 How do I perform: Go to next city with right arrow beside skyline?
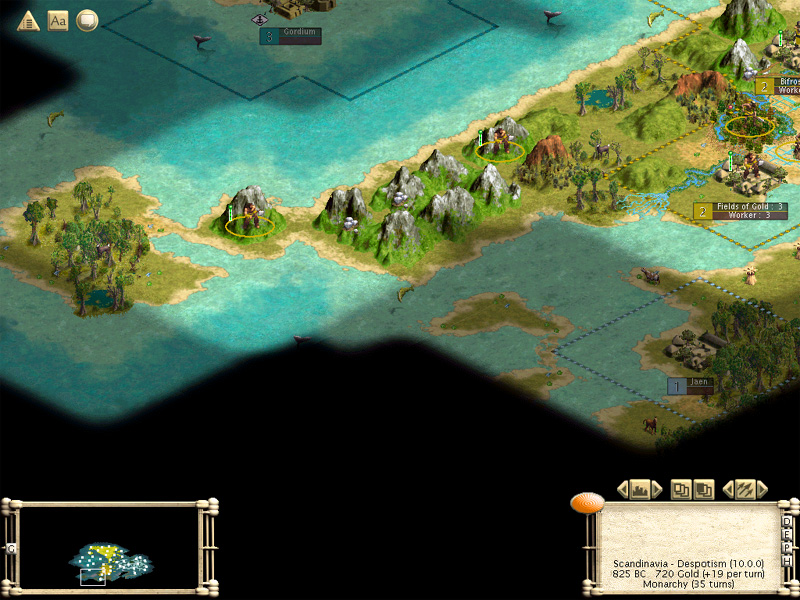(657, 489)
